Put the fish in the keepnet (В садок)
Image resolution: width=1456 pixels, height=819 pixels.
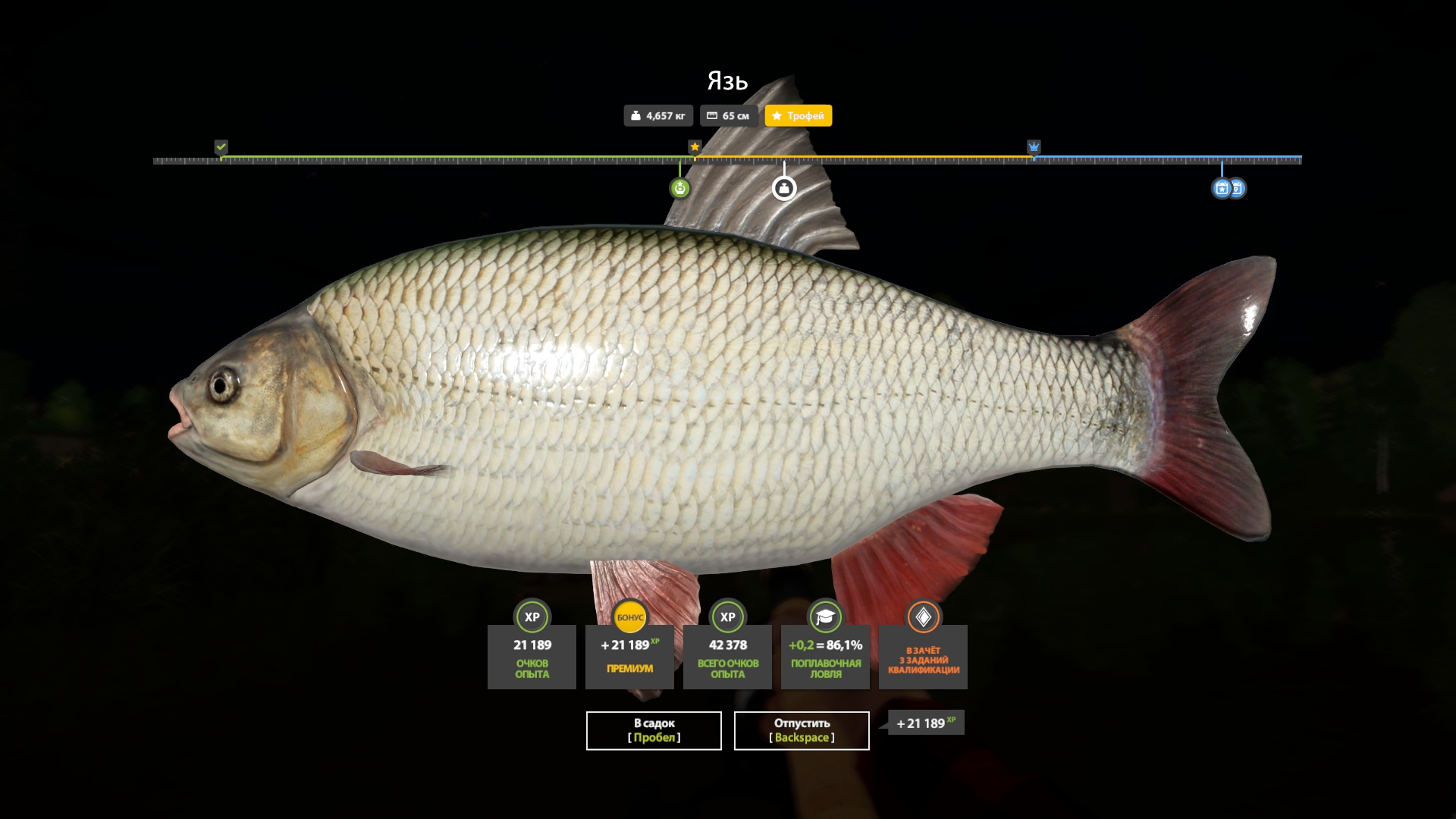pyautogui.click(x=654, y=730)
